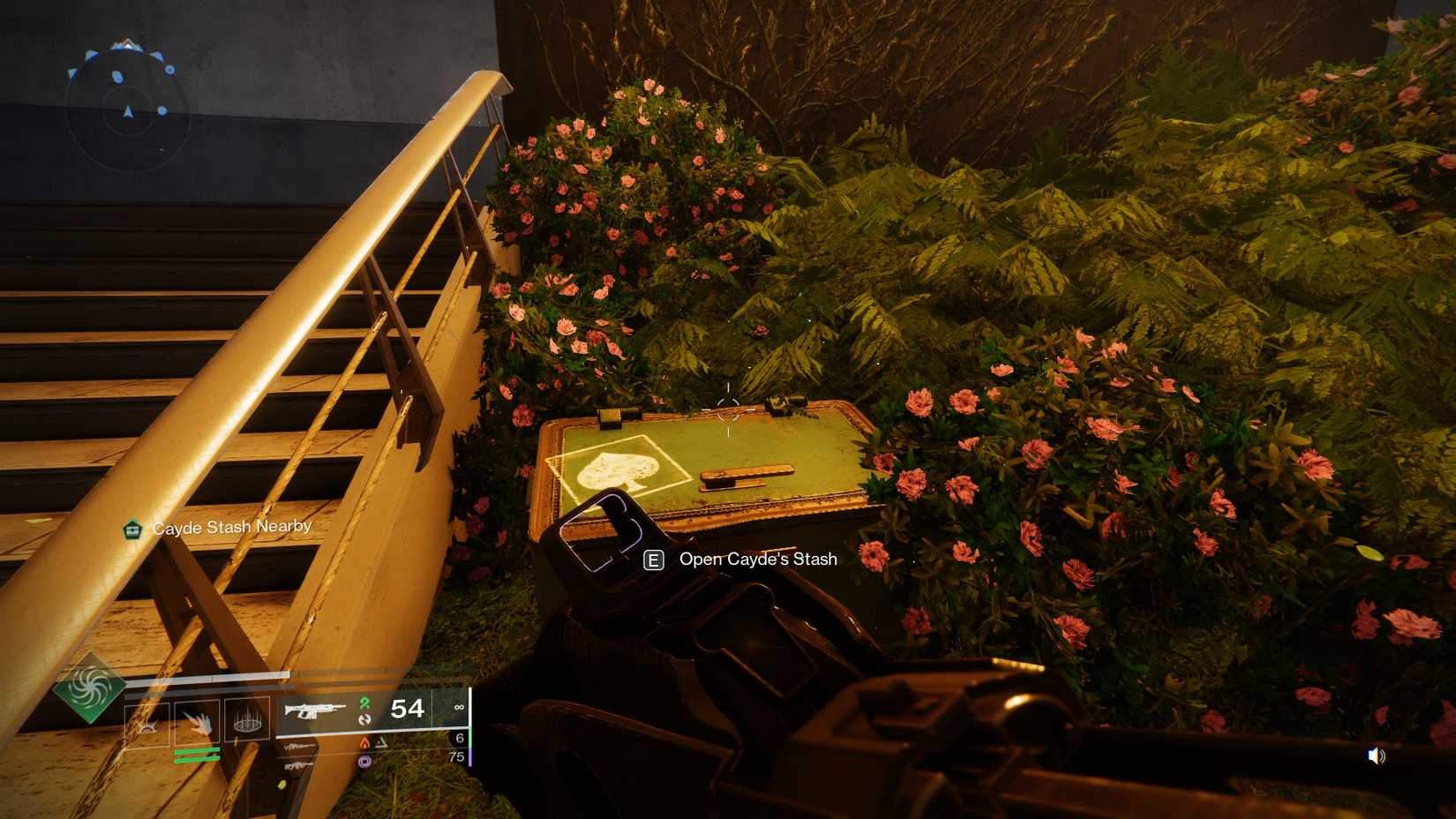Click the infinity ammo symbol

[x=459, y=707]
